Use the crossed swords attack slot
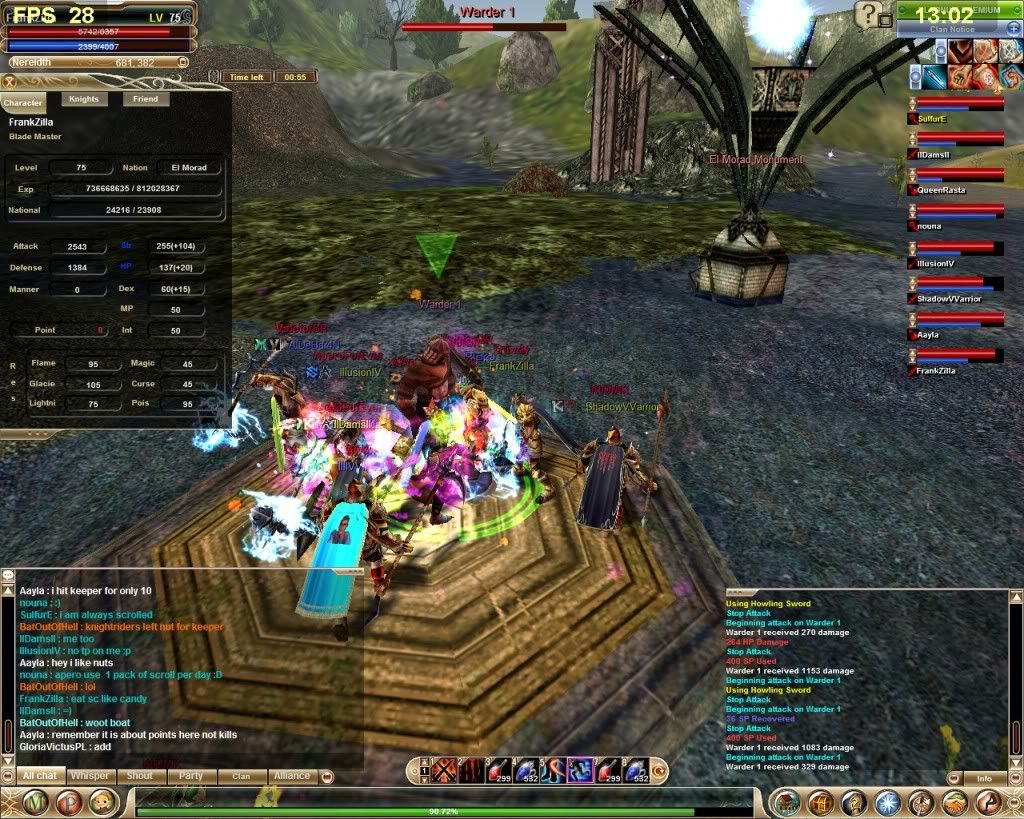 tap(444, 770)
